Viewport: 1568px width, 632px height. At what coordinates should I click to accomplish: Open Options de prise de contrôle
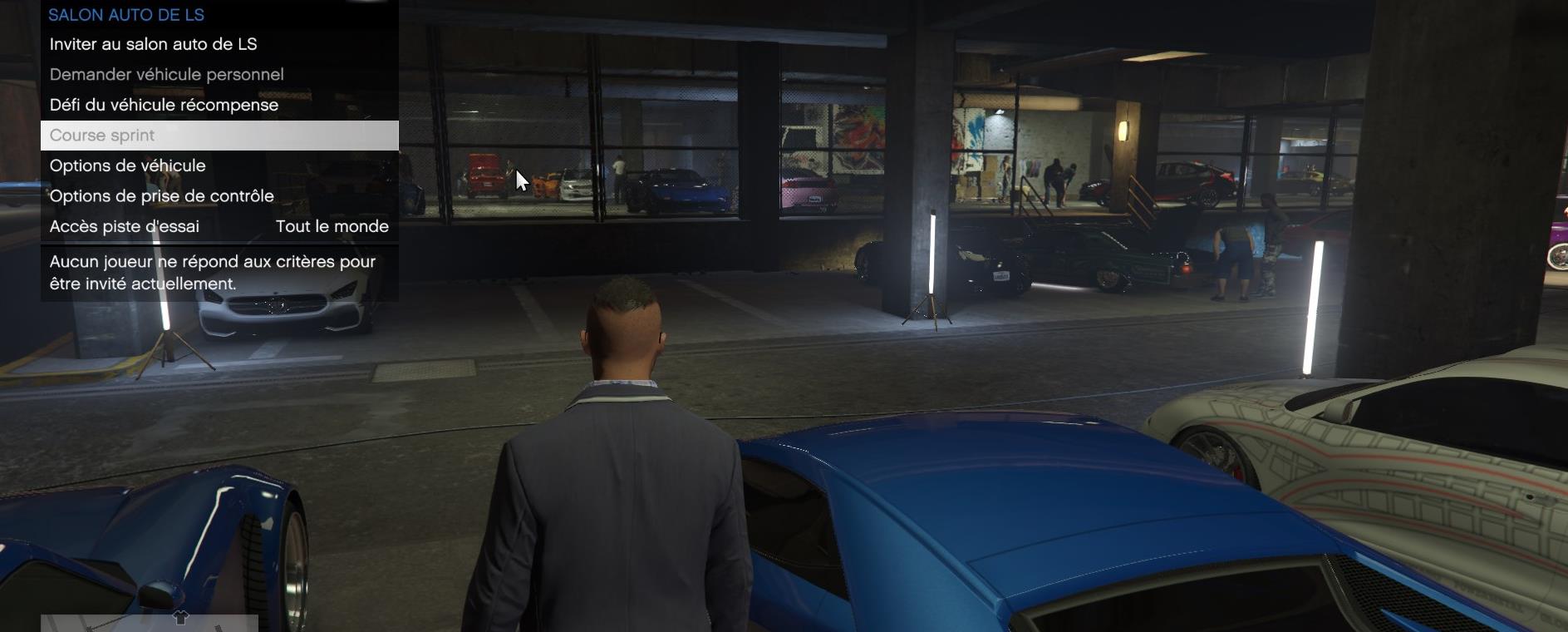click(161, 195)
